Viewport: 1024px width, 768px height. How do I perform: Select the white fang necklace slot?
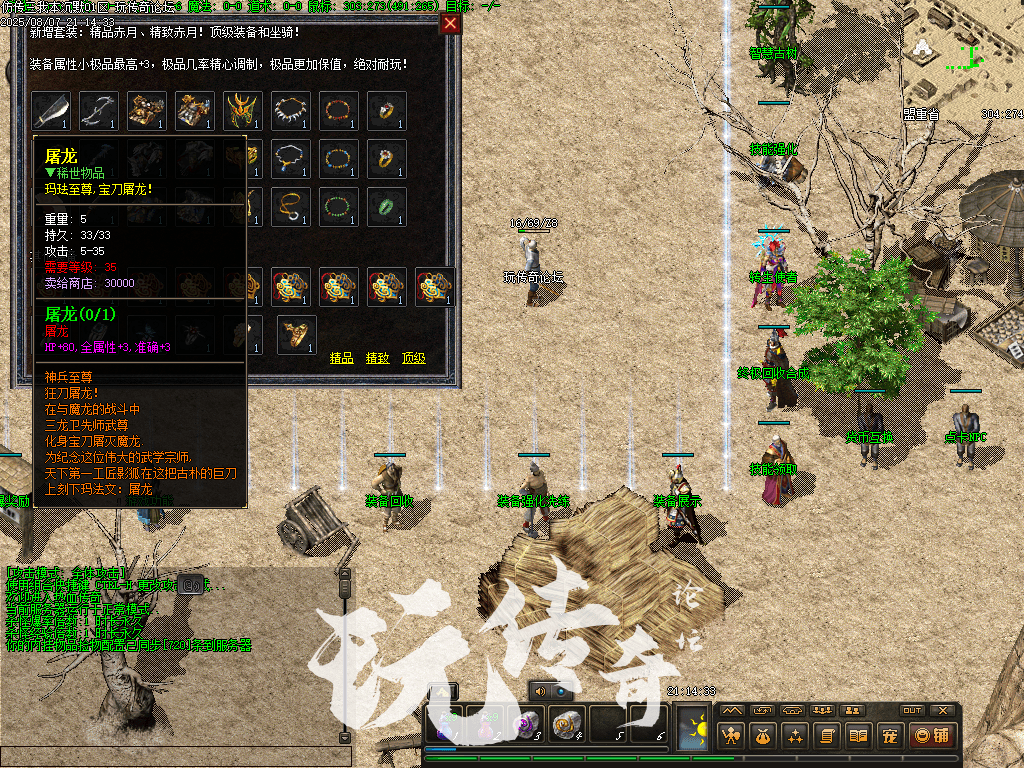(291, 111)
